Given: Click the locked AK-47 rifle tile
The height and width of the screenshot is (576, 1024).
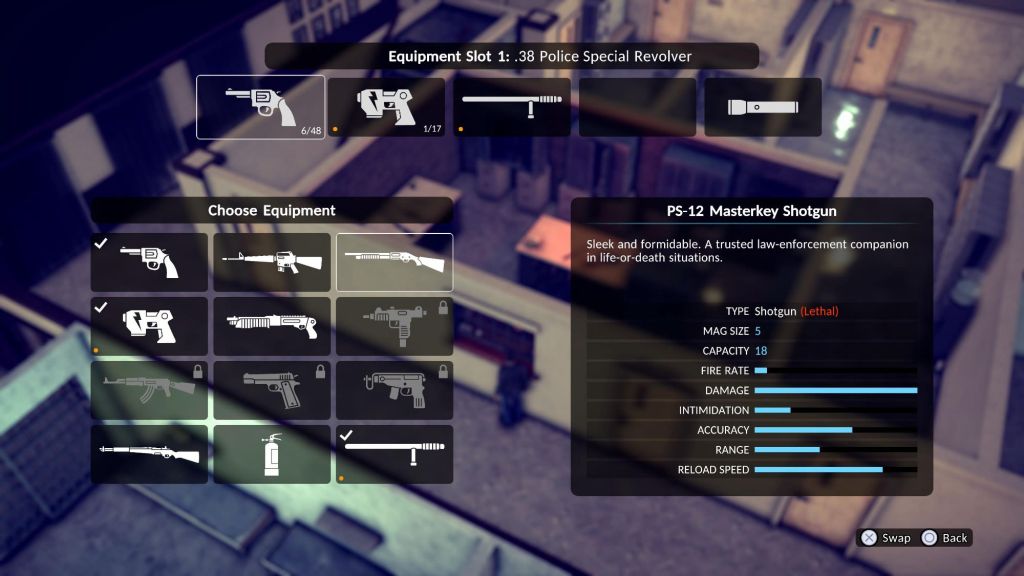Looking at the screenshot, I should pyautogui.click(x=149, y=390).
